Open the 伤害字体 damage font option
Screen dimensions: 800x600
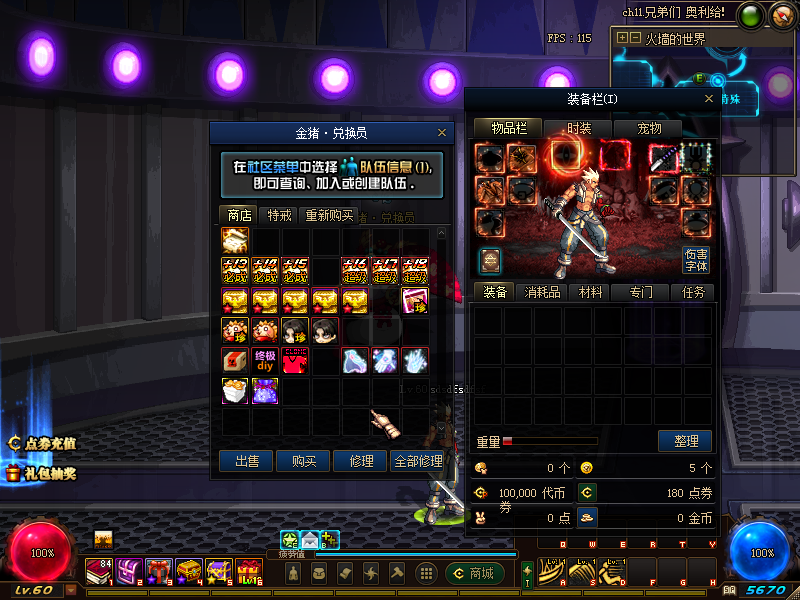click(696, 260)
